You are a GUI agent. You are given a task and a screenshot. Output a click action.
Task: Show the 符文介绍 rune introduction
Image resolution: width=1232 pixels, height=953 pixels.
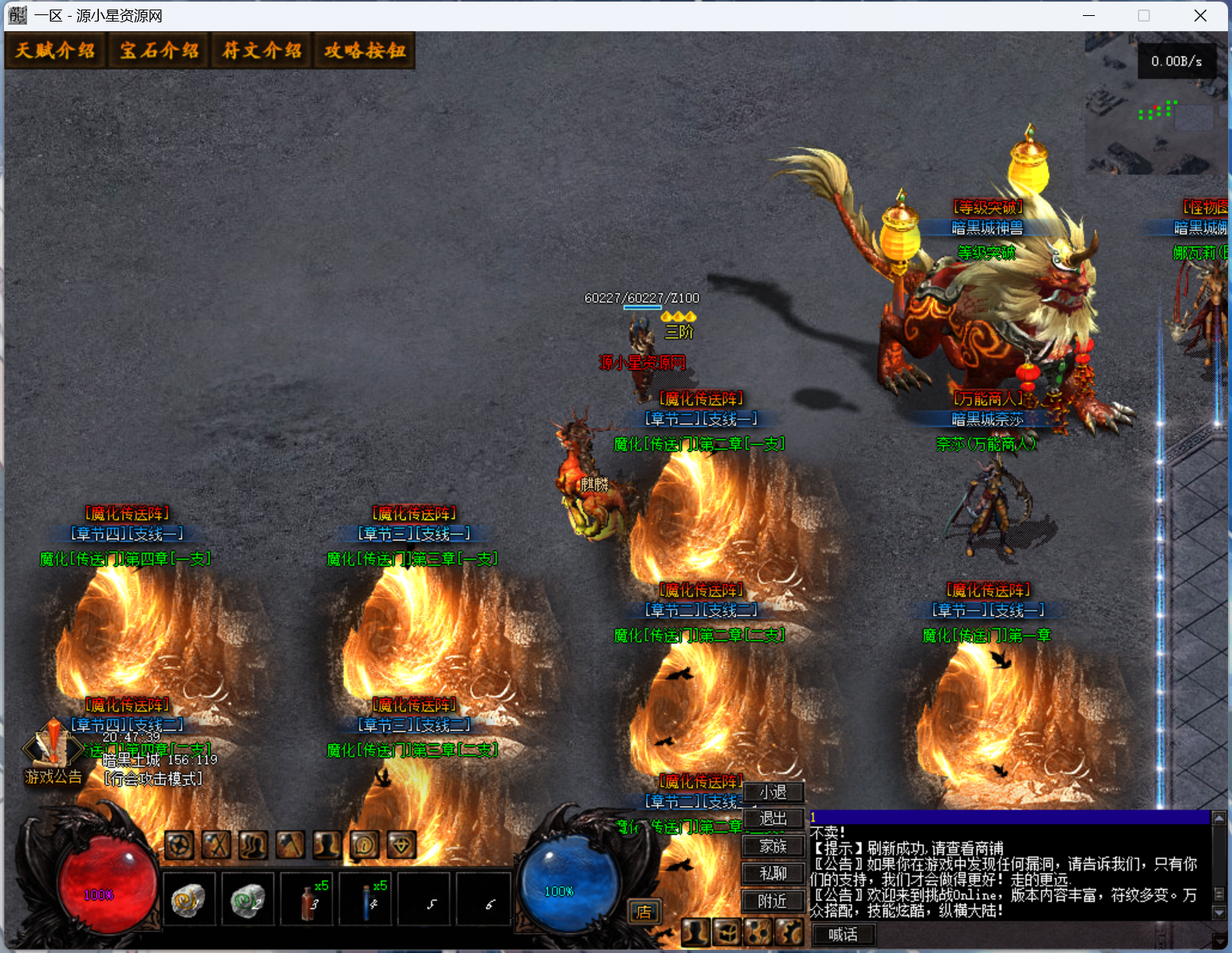(262, 51)
